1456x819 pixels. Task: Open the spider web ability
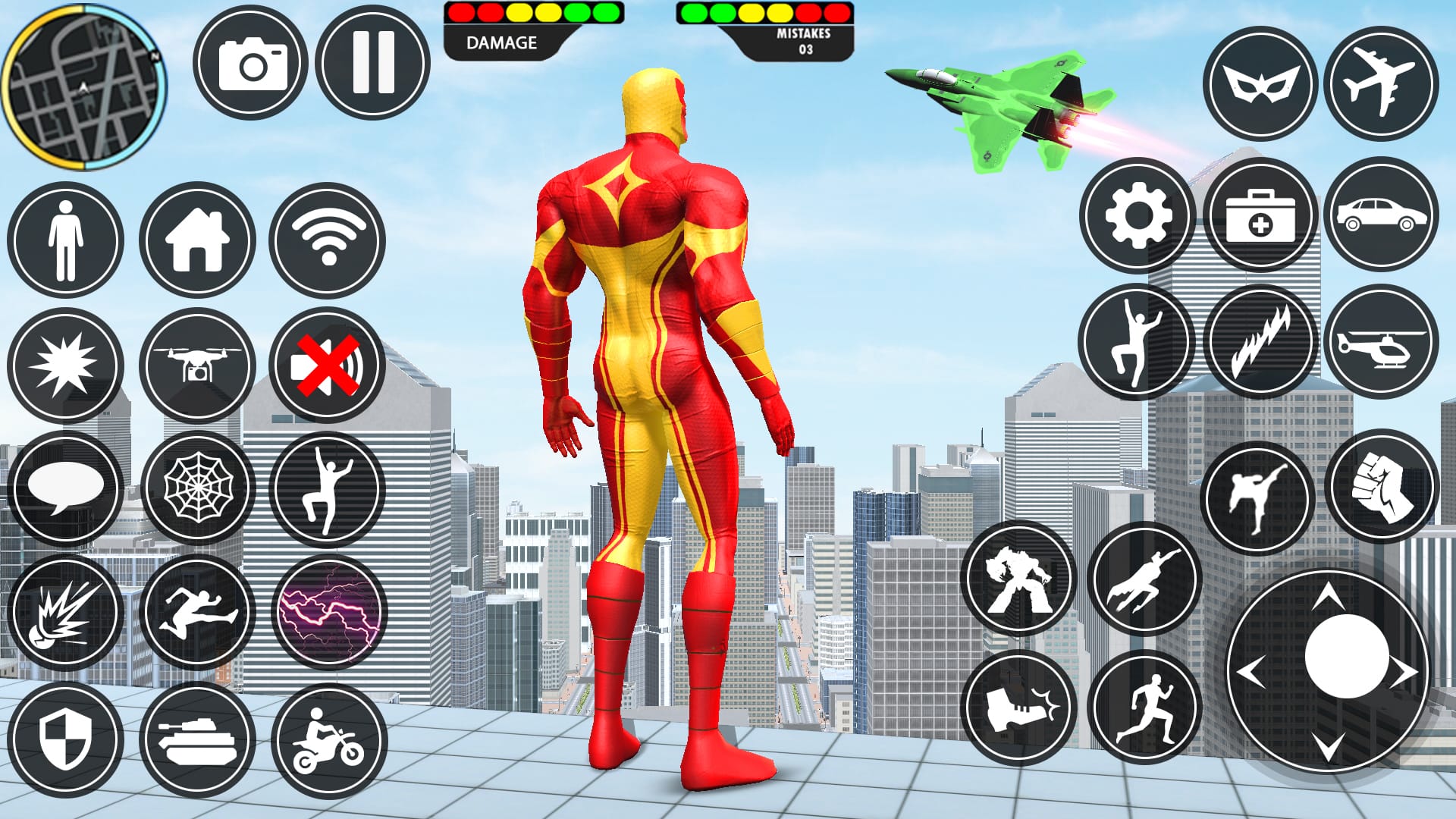coord(196,488)
